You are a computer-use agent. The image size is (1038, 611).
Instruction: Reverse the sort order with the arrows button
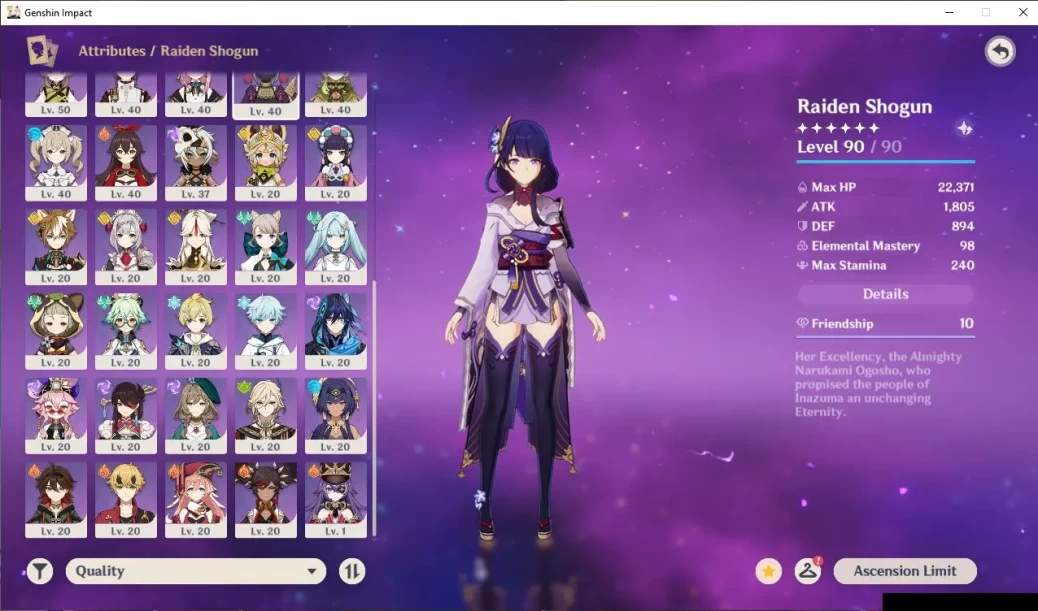click(352, 571)
